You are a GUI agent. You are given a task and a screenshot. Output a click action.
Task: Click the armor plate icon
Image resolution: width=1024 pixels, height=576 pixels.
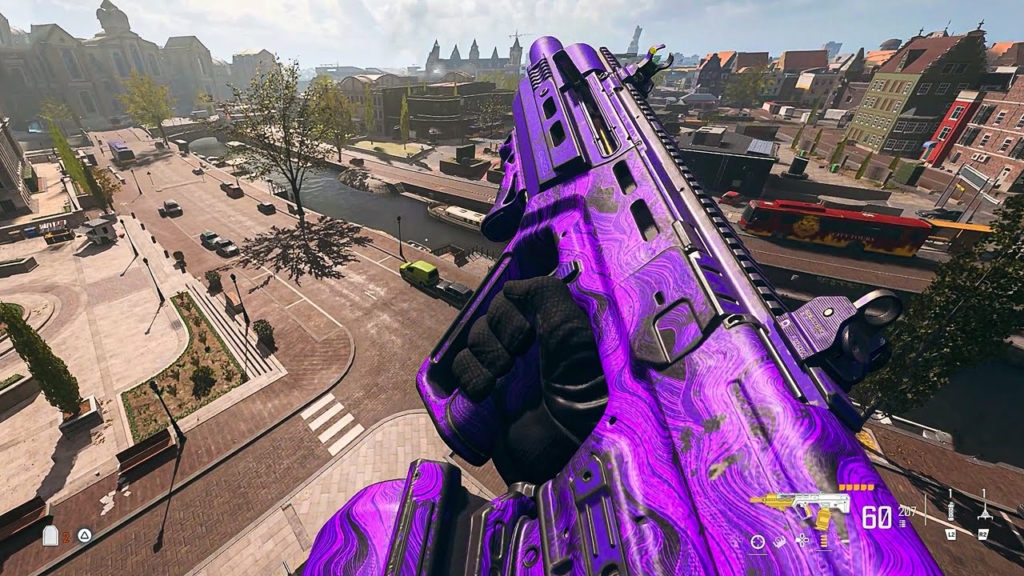click(x=50, y=536)
